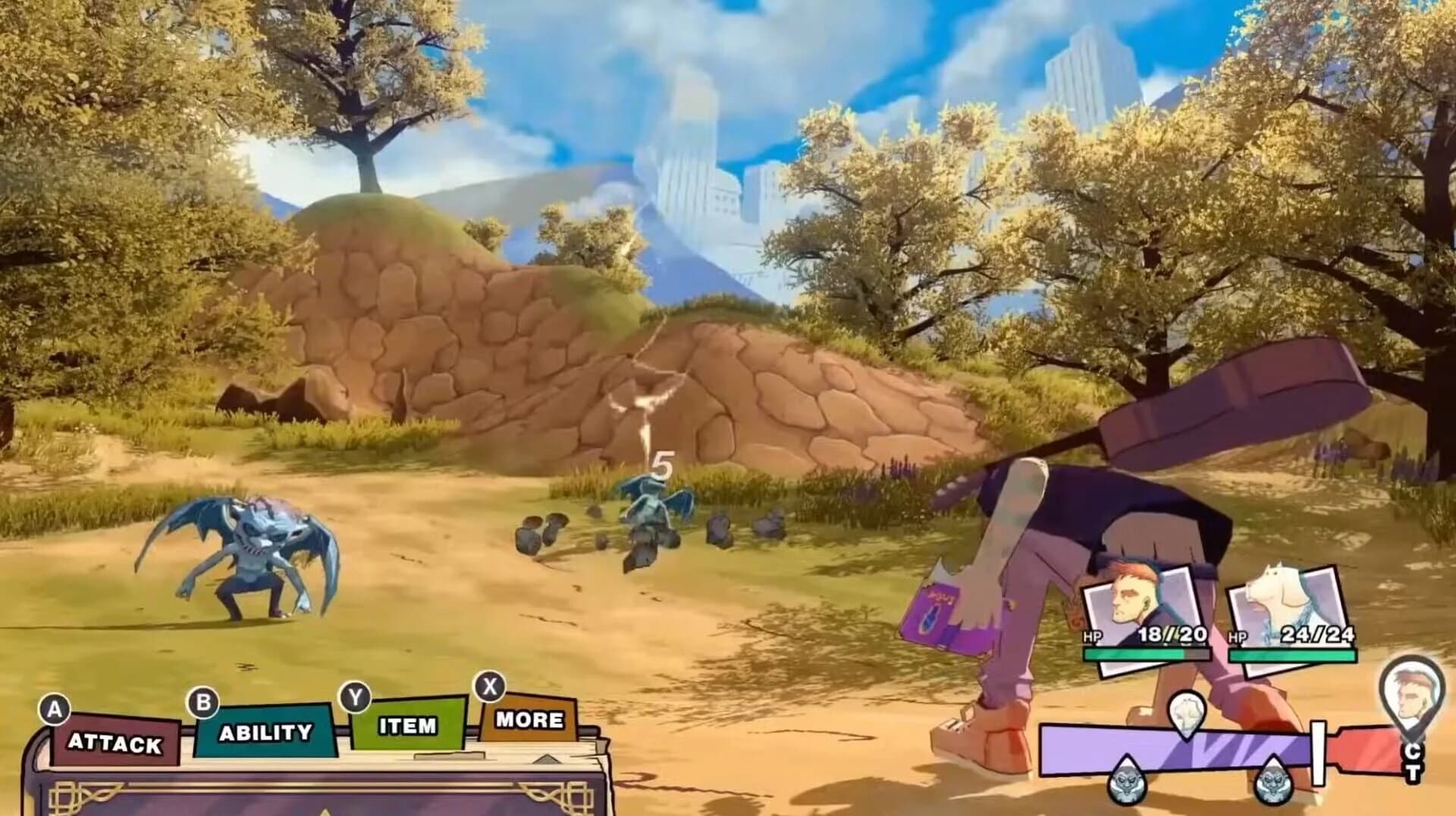This screenshot has width=1456, height=816.
Task: Select the Attack command tab
Action: click(x=114, y=742)
